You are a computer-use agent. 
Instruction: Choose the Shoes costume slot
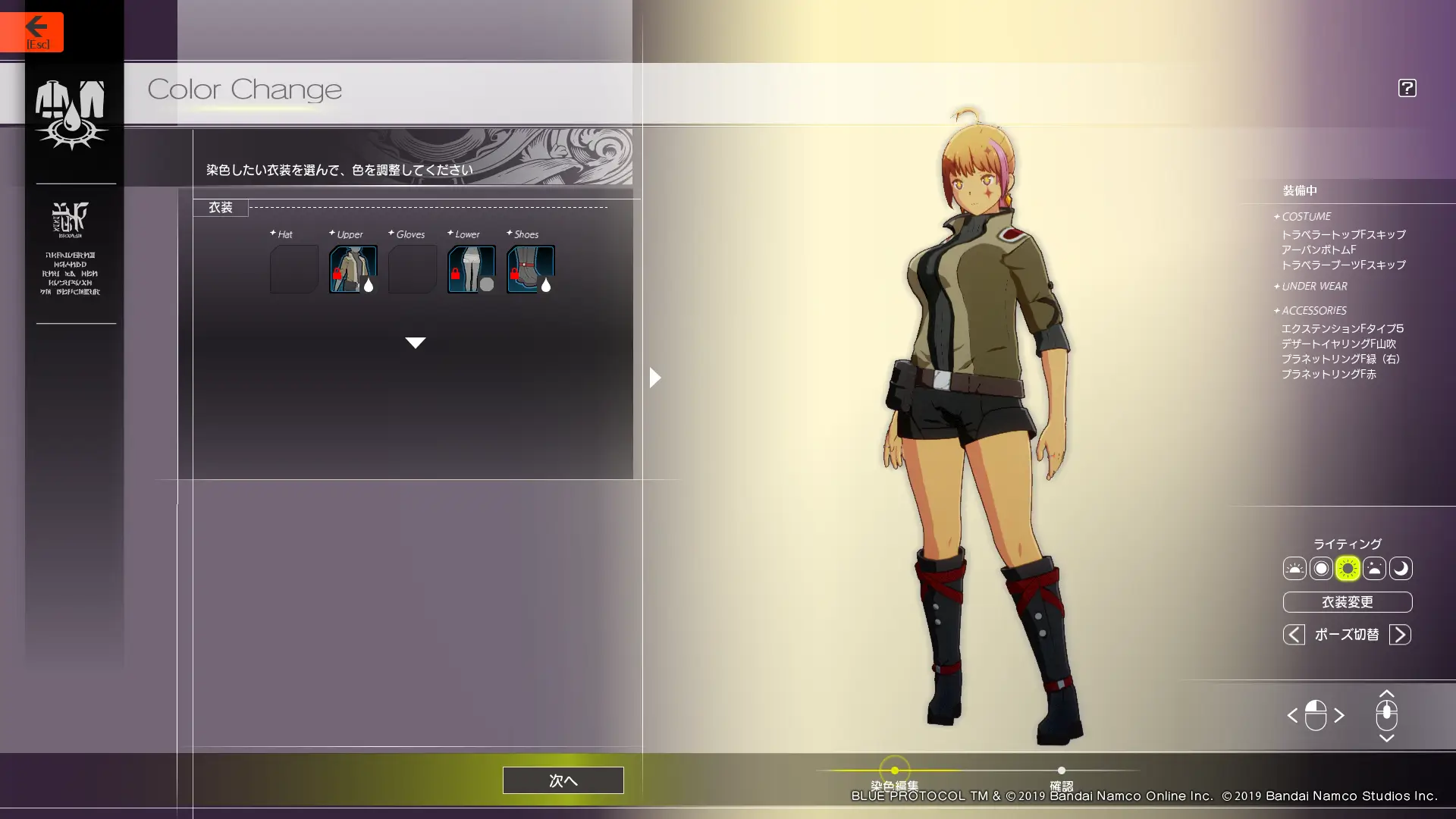coord(530,269)
